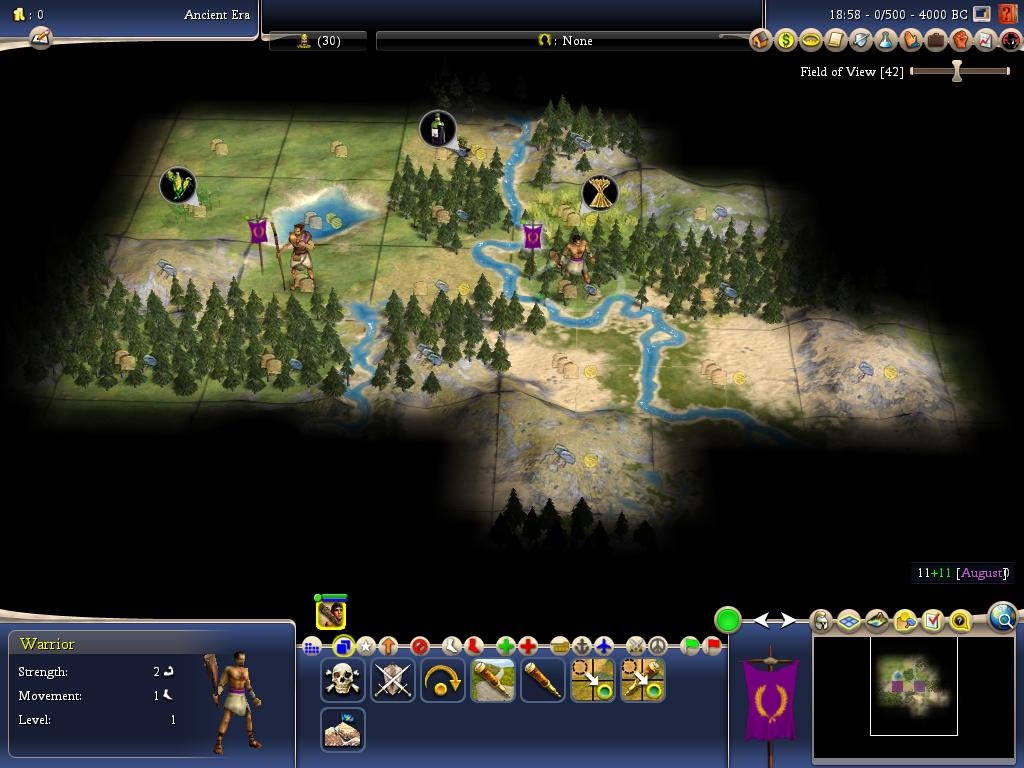
Task: Toggle Globe View with the magnifier globe
Action: pos(1003,618)
